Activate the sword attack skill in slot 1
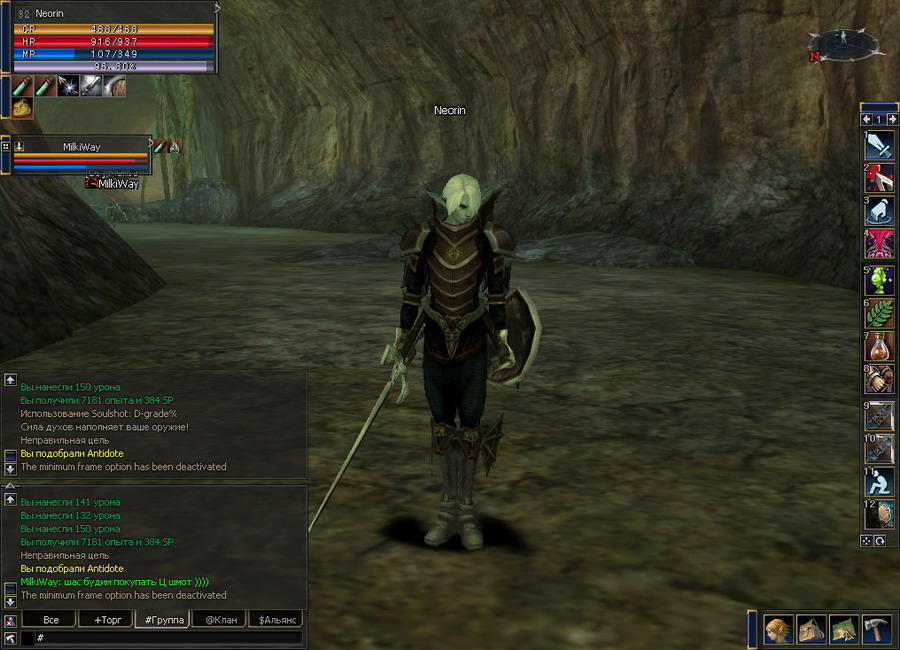The height and width of the screenshot is (650, 900). pyautogui.click(x=879, y=145)
